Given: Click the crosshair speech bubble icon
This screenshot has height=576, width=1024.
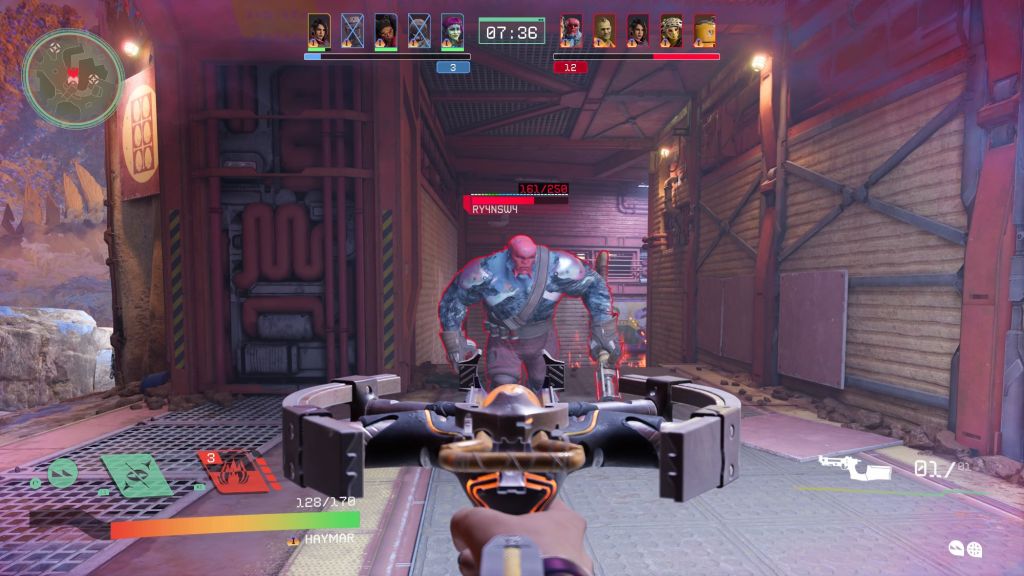Looking at the screenshot, I should point(974,548).
